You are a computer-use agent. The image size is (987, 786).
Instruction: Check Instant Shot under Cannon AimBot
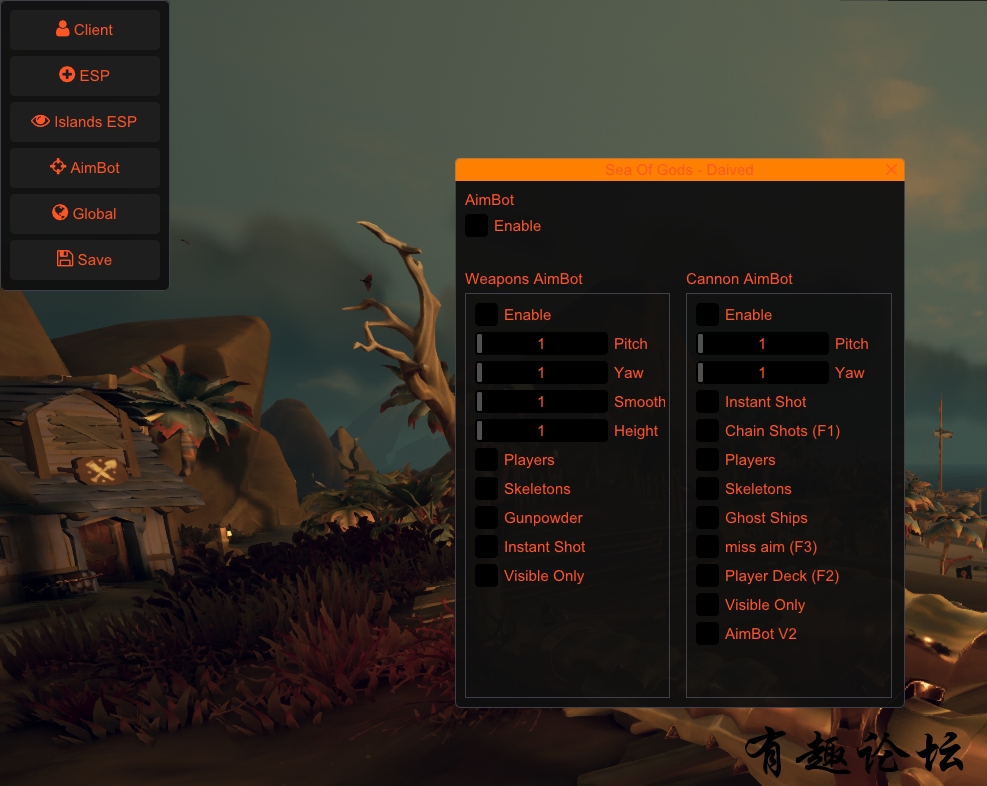707,402
